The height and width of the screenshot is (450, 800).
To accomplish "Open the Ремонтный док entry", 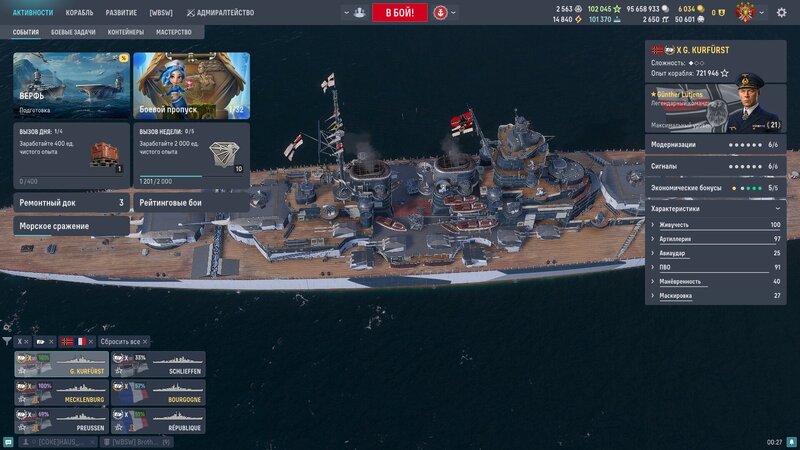I will [x=71, y=202].
